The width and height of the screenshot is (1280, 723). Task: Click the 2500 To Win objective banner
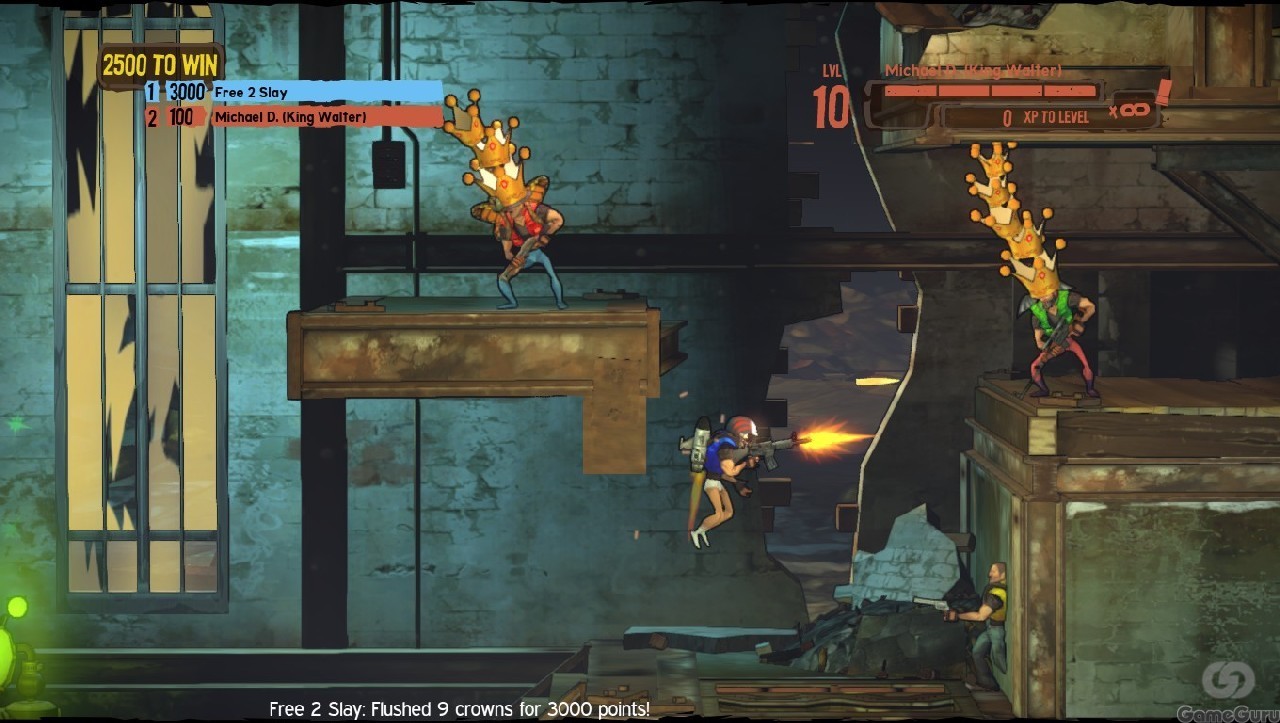(160, 66)
